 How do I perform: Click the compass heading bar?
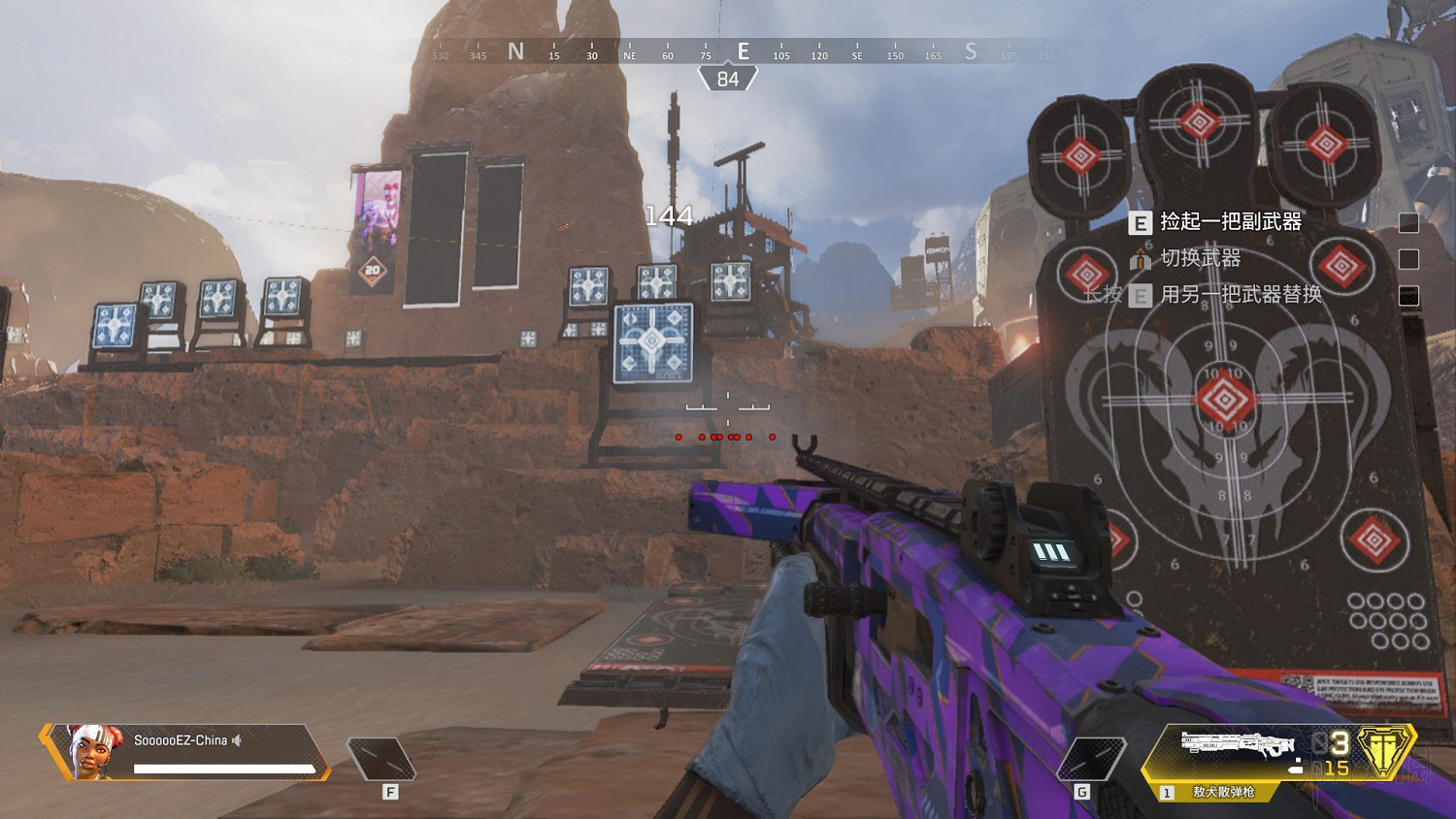[x=743, y=51]
